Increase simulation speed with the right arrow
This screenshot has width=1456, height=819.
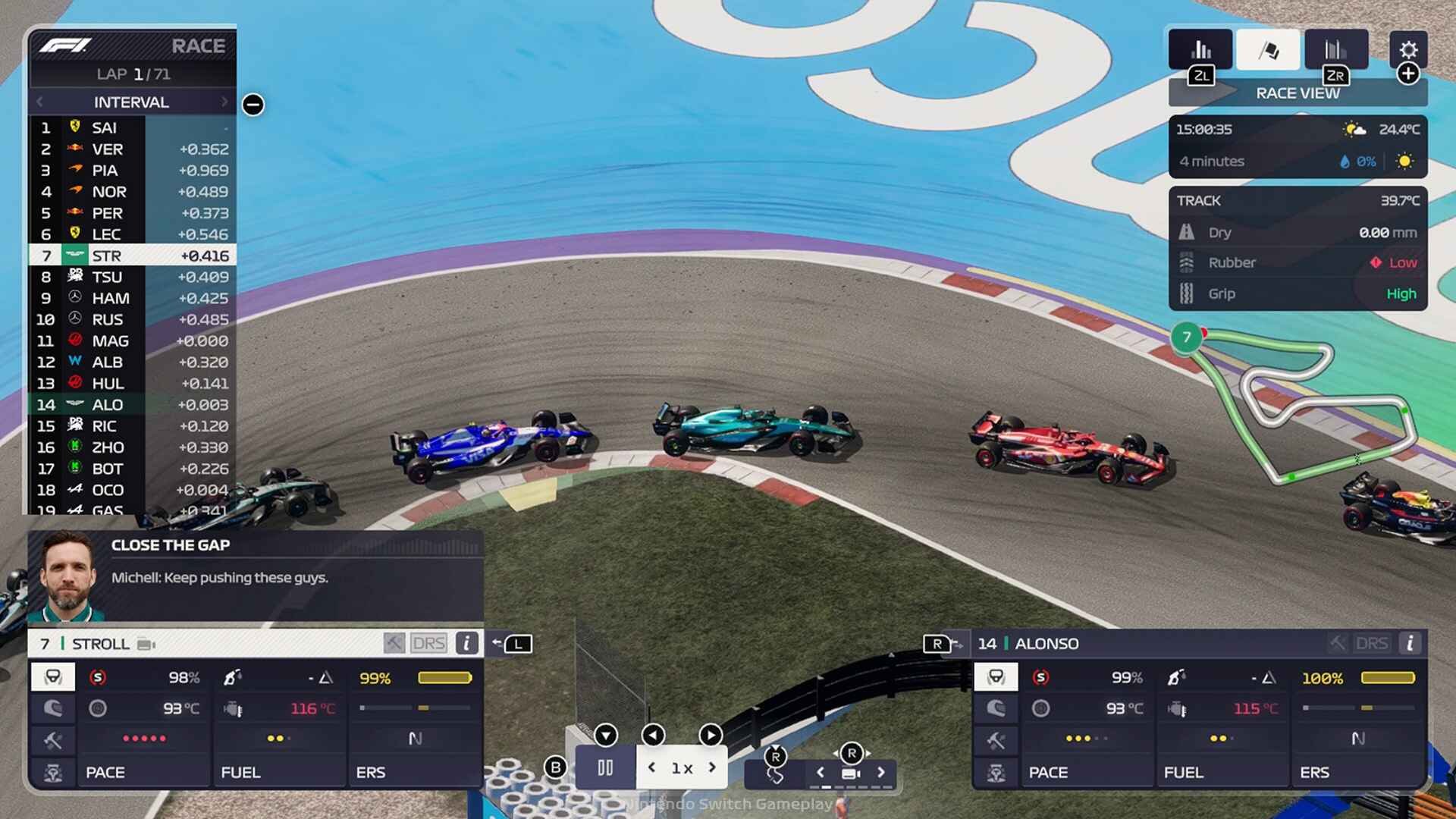(711, 767)
